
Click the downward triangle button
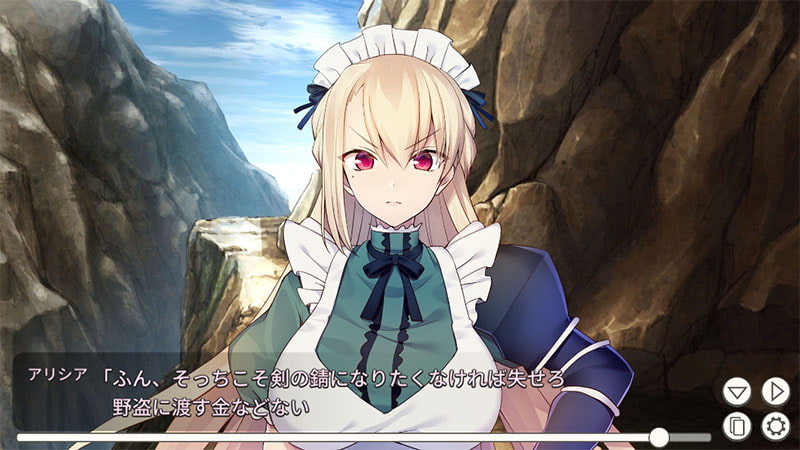tap(737, 391)
